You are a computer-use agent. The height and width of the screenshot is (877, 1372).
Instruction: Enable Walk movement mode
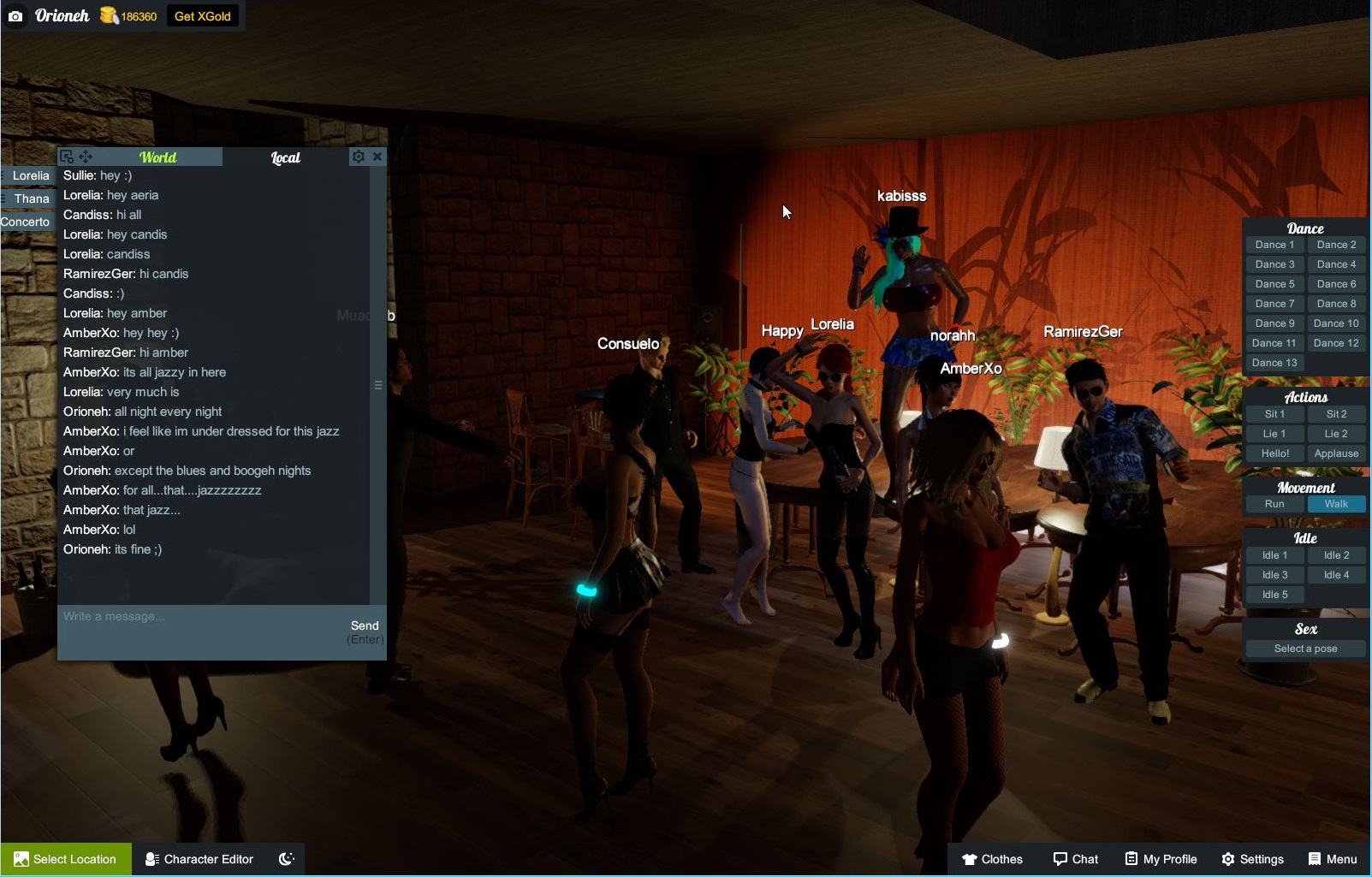coord(1336,504)
